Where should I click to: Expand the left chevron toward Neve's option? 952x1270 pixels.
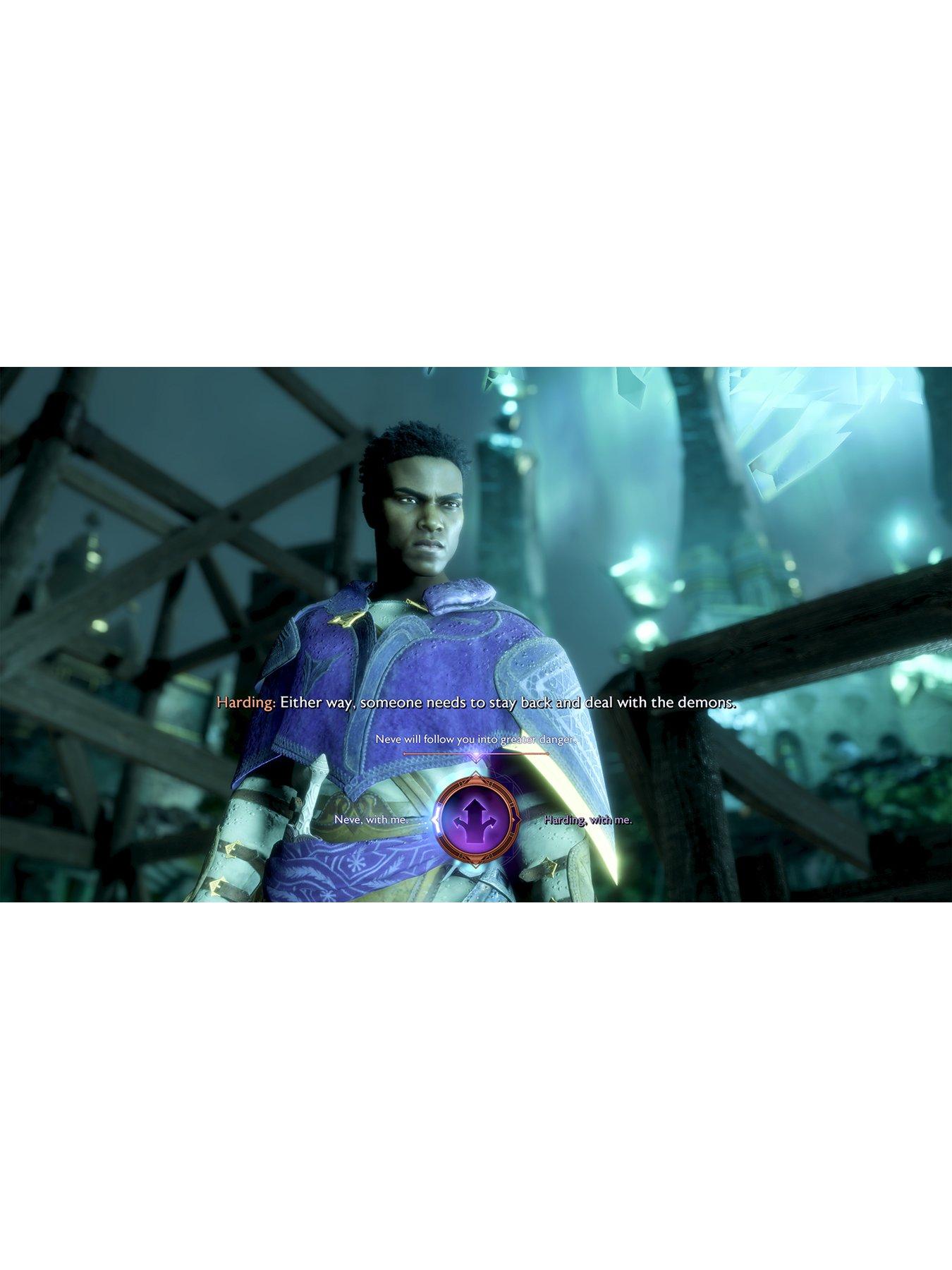coord(434,818)
